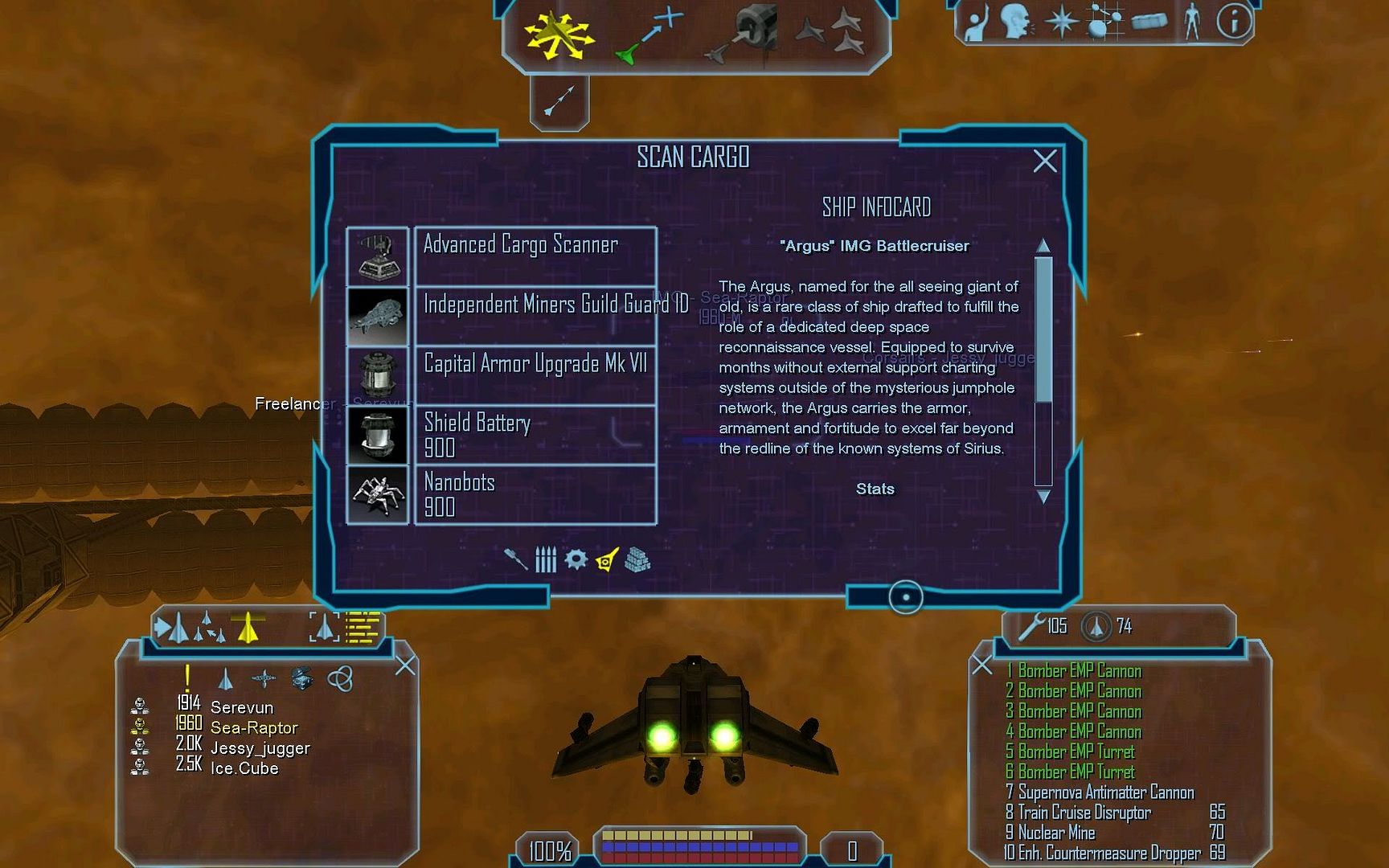Select Independent Miners Guild Guard ID entry
The height and width of the screenshot is (868, 1389).
coord(535,315)
